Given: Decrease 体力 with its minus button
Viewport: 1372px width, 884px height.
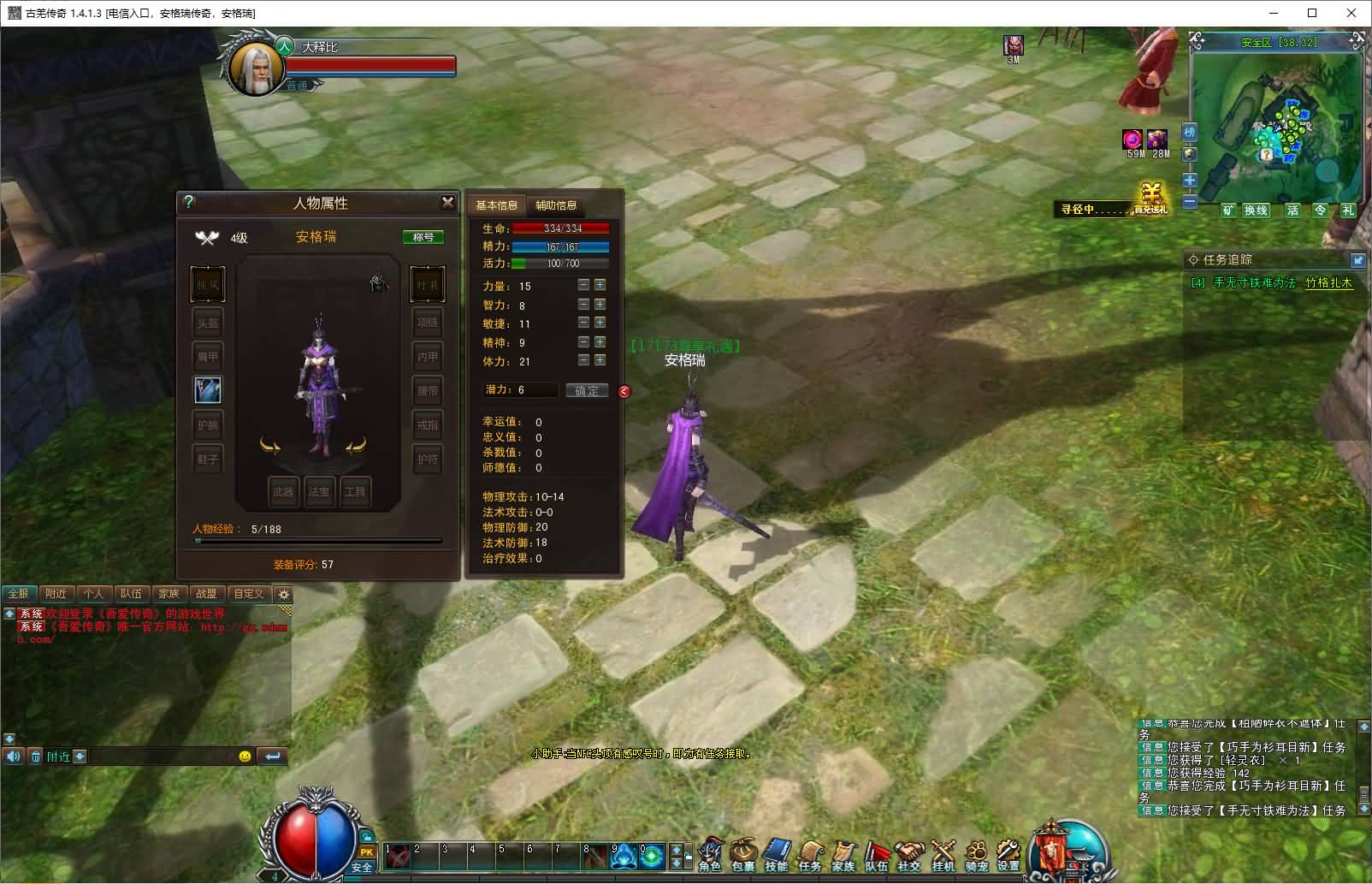Looking at the screenshot, I should [583, 360].
